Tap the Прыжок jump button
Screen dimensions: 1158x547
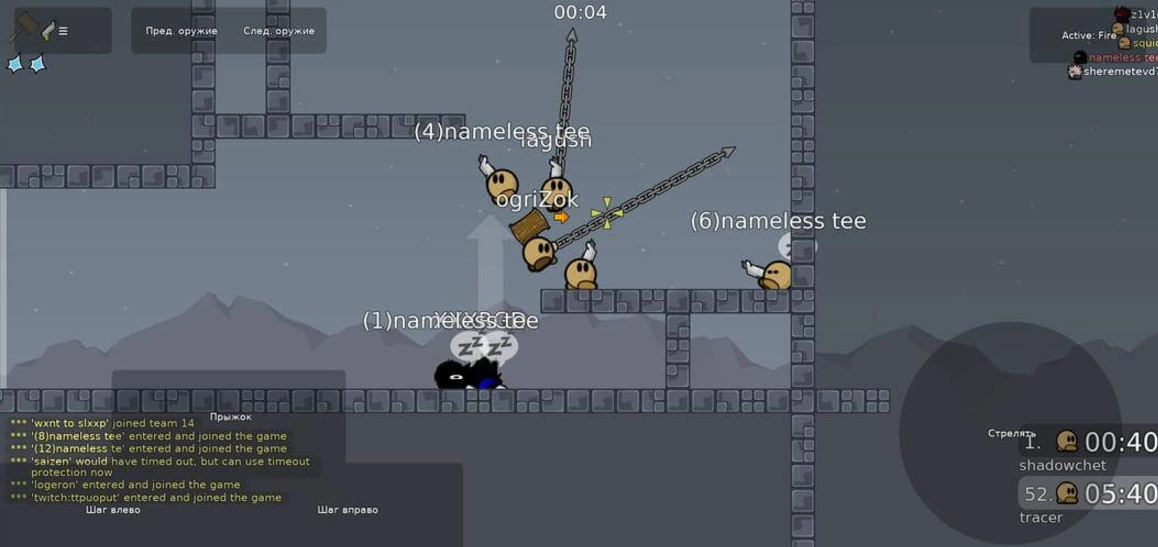[x=229, y=416]
